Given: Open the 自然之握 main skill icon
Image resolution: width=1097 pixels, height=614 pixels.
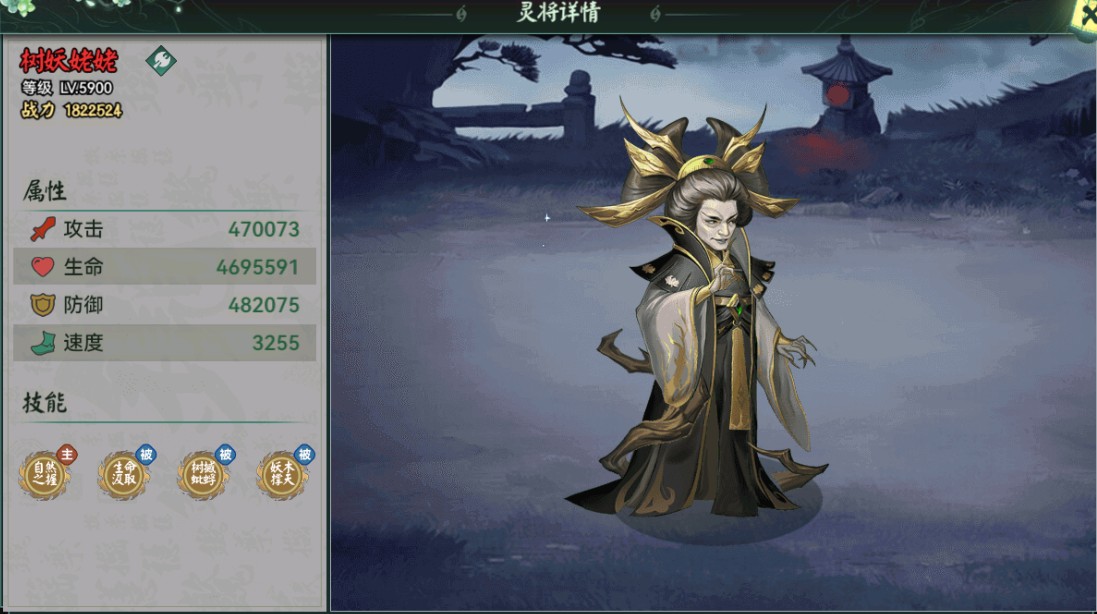Looking at the screenshot, I should point(45,474).
